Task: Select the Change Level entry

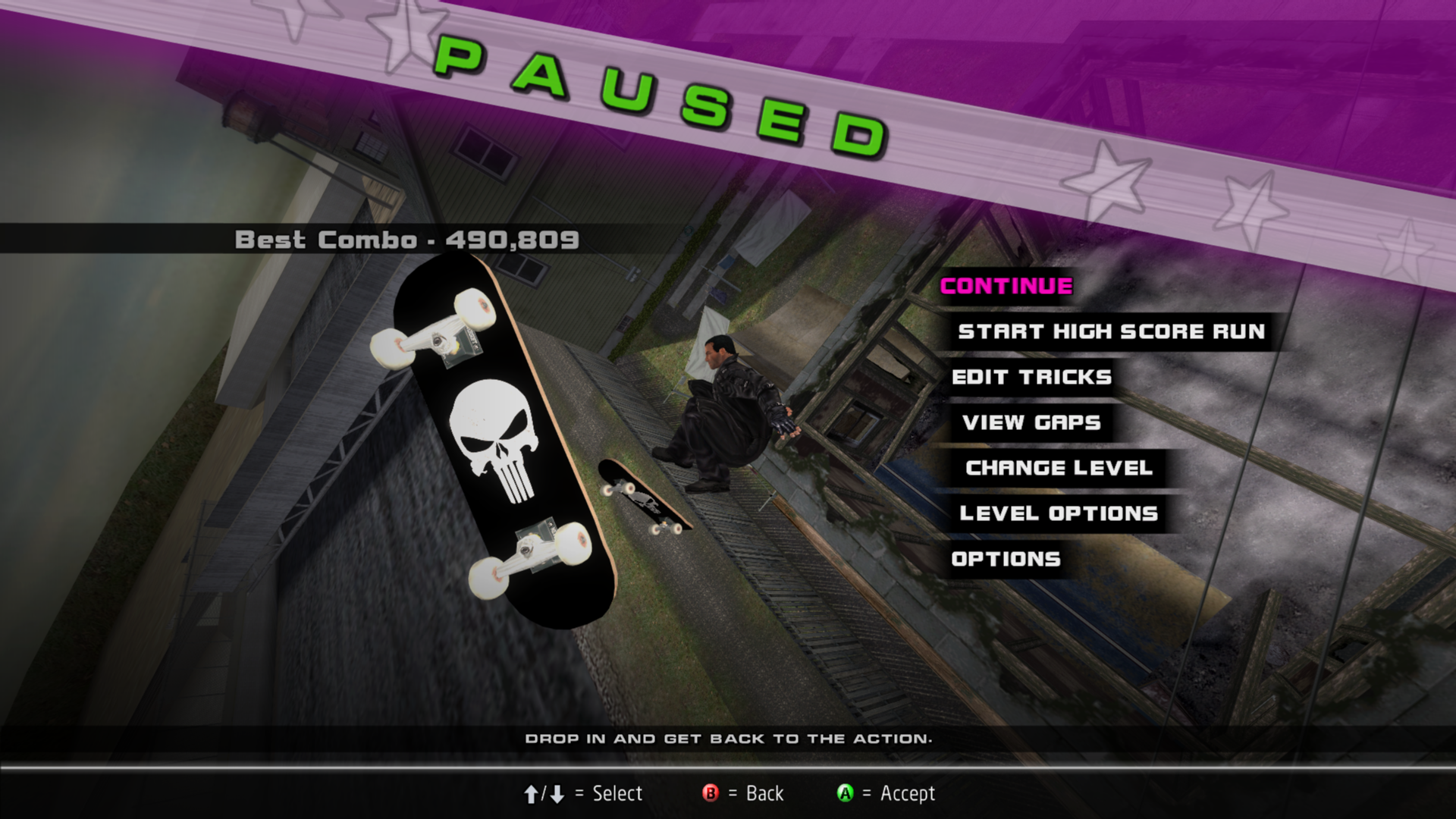Action: [1059, 468]
